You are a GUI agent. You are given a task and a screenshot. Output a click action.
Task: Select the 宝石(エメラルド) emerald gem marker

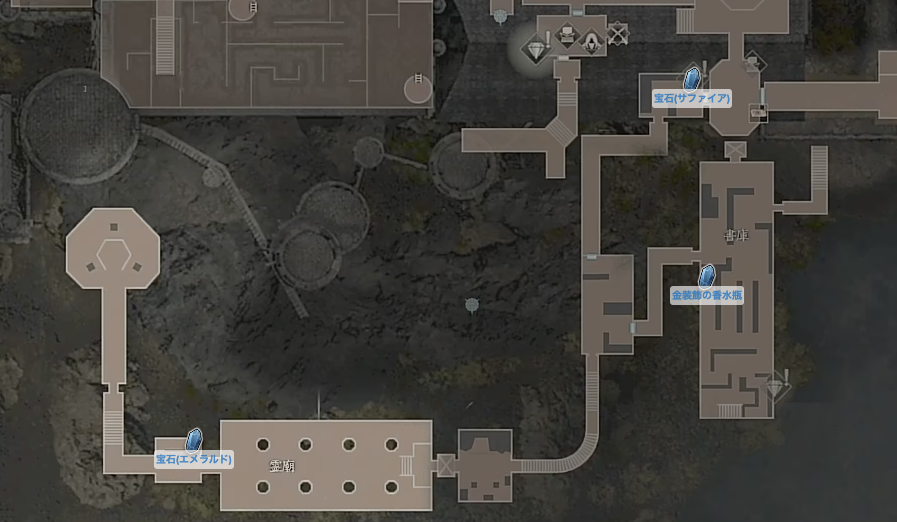click(194, 440)
